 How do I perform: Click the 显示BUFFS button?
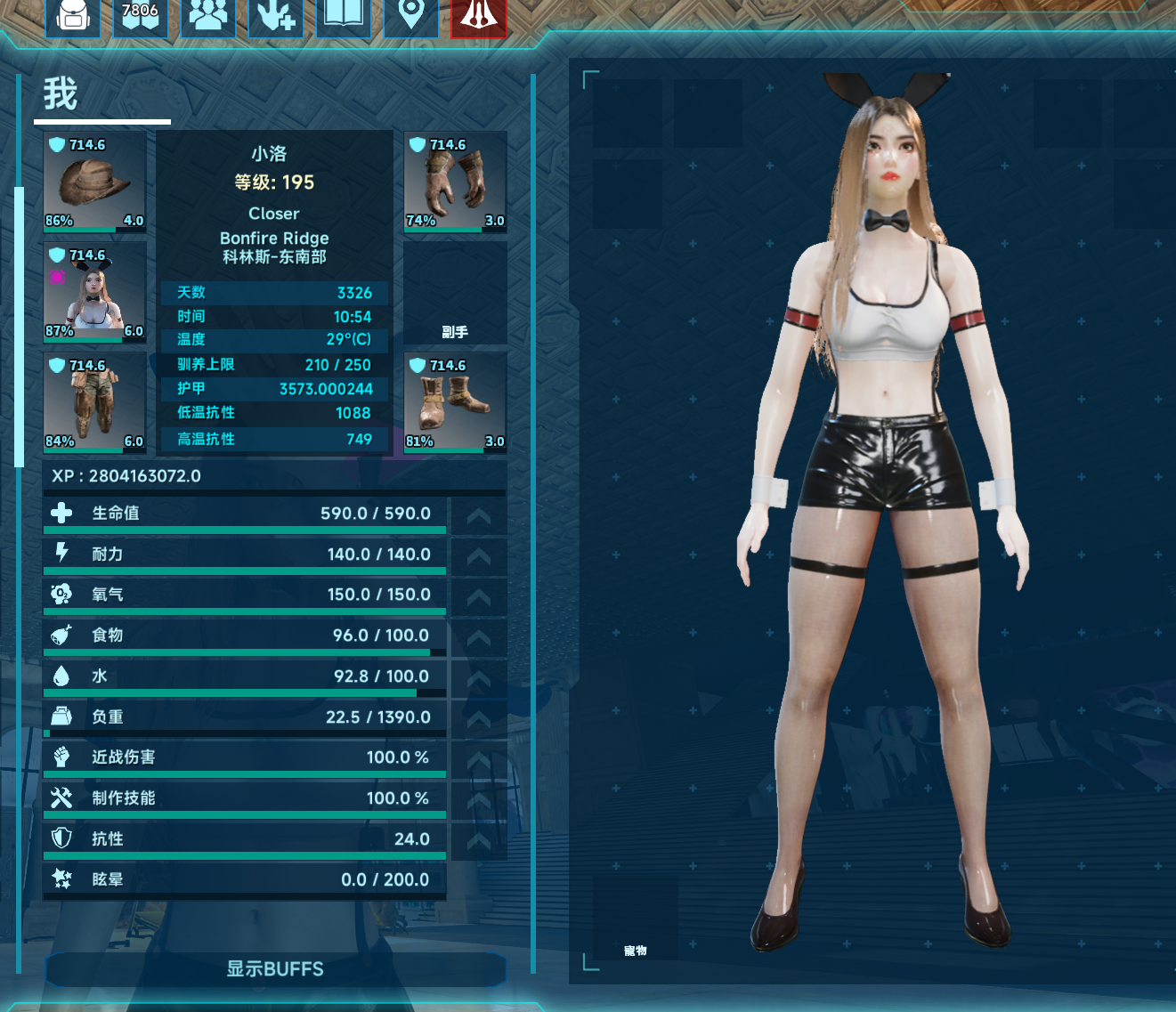click(275, 969)
